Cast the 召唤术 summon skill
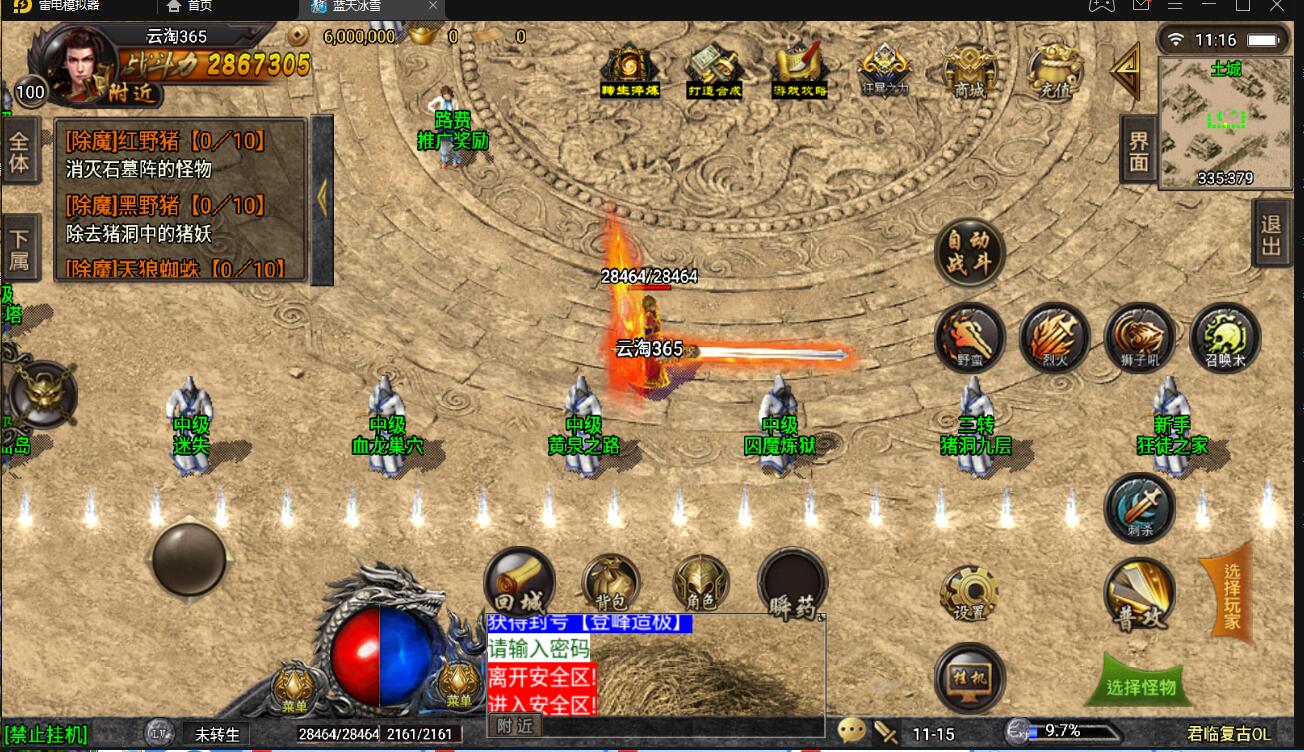This screenshot has height=752, width=1304. pos(1224,338)
